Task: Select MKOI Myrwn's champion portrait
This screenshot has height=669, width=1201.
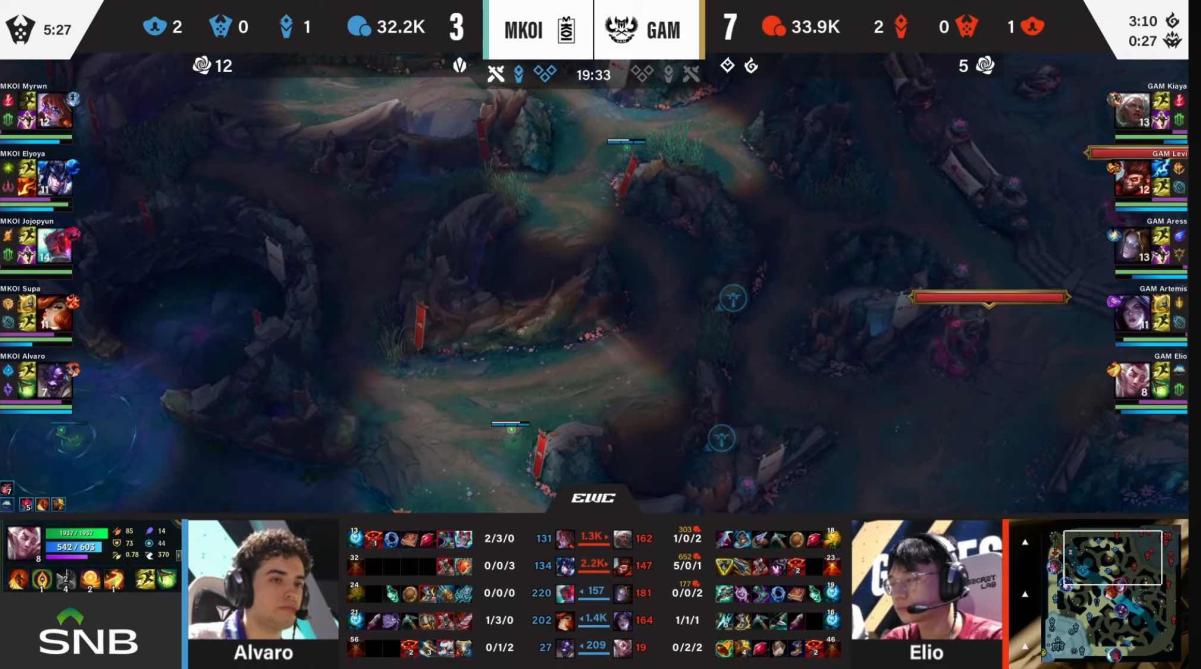Action: point(55,110)
